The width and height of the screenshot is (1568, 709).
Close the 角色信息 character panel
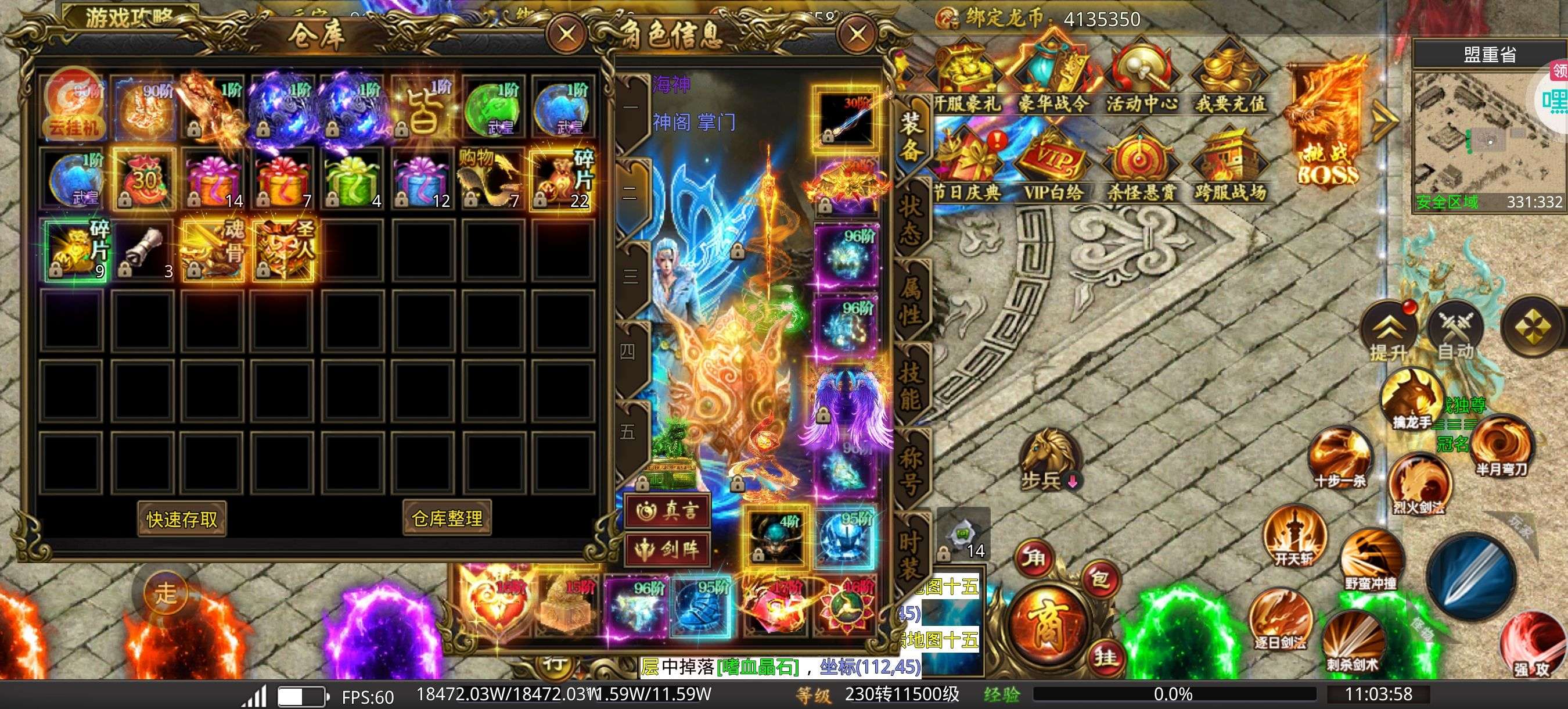click(x=857, y=34)
